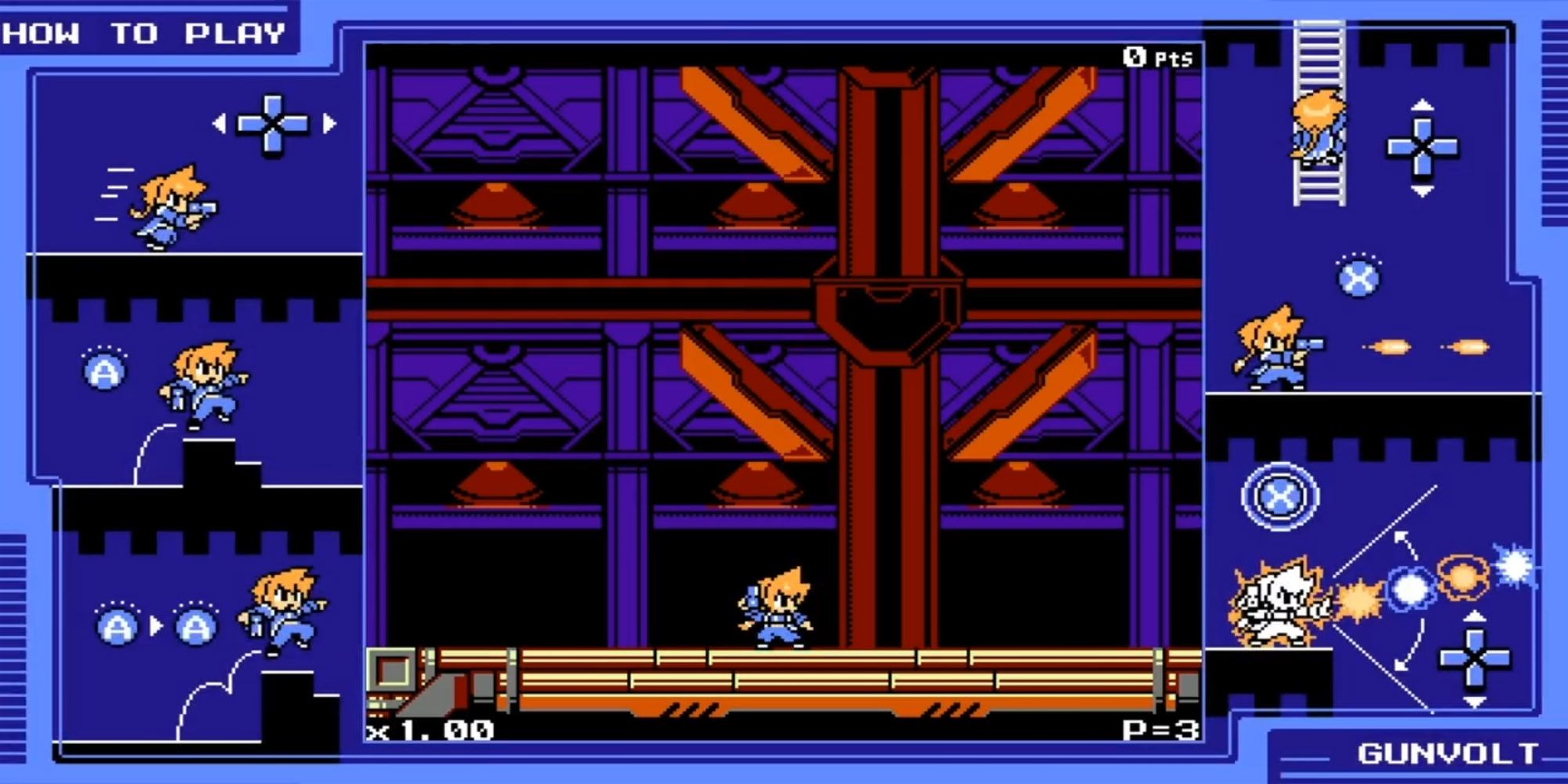Screen dimensions: 1568x784
Task: Click the right arrow of the movement D-pad
Action: point(329,125)
